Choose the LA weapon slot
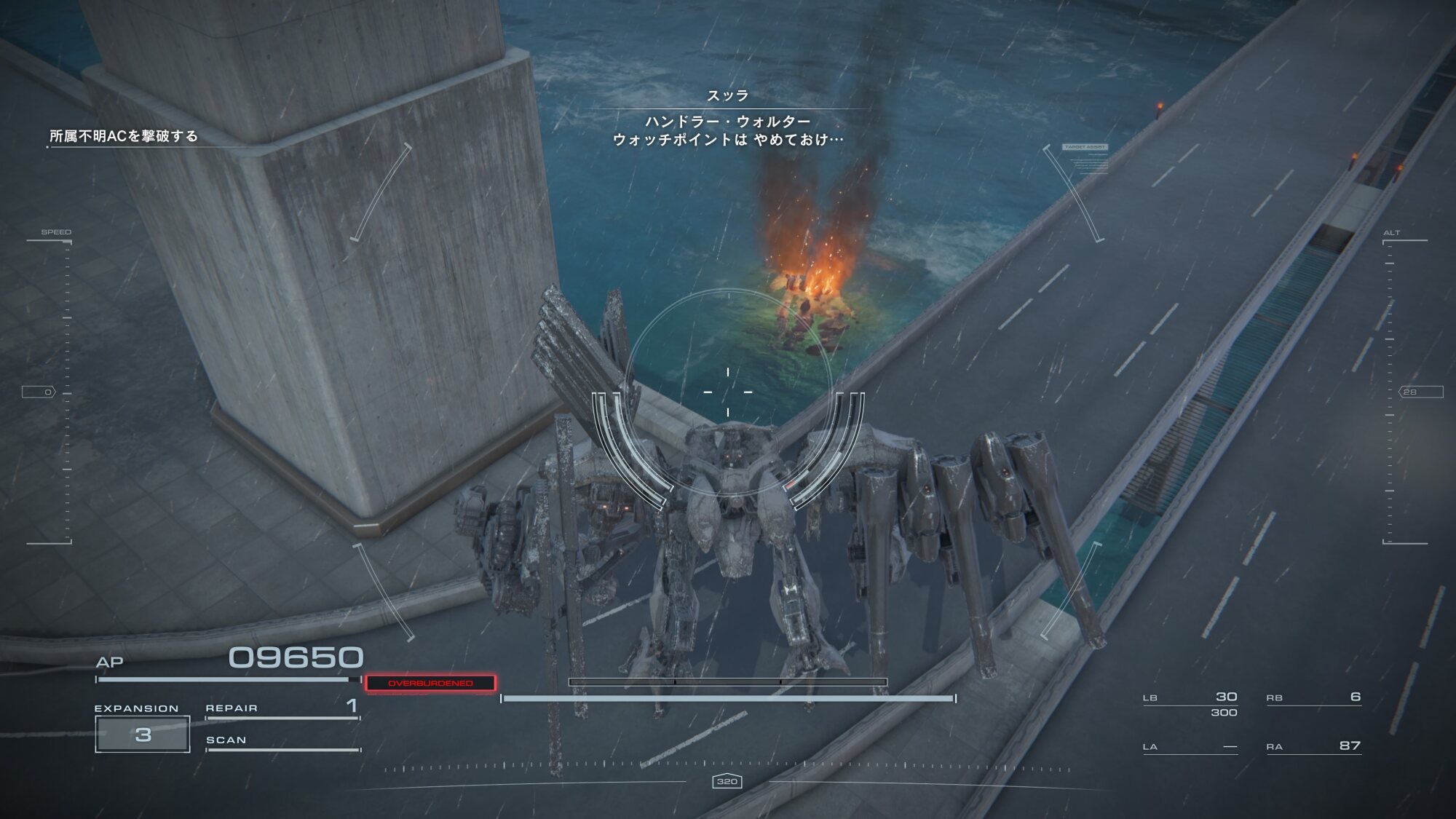 pos(1190,747)
